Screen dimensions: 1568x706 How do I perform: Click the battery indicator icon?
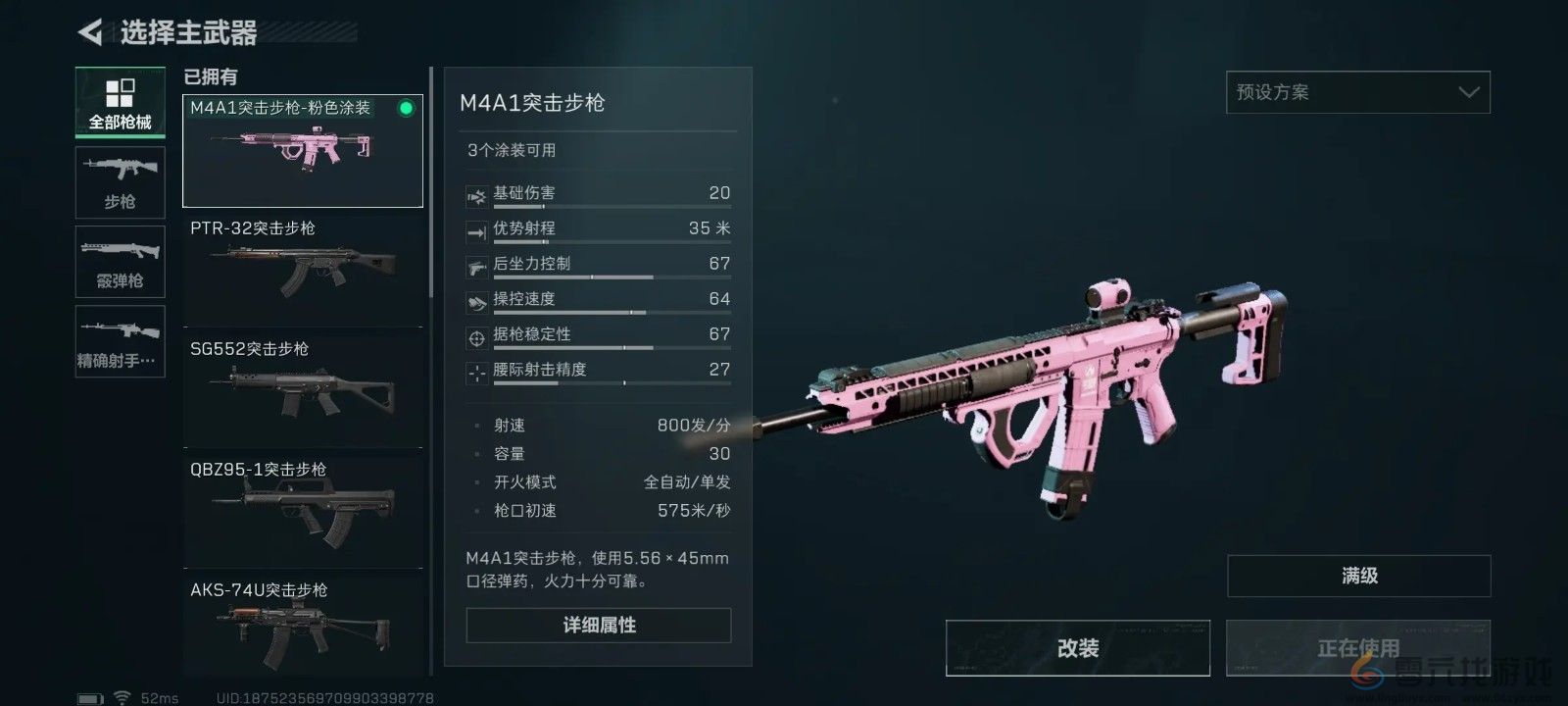(92, 697)
